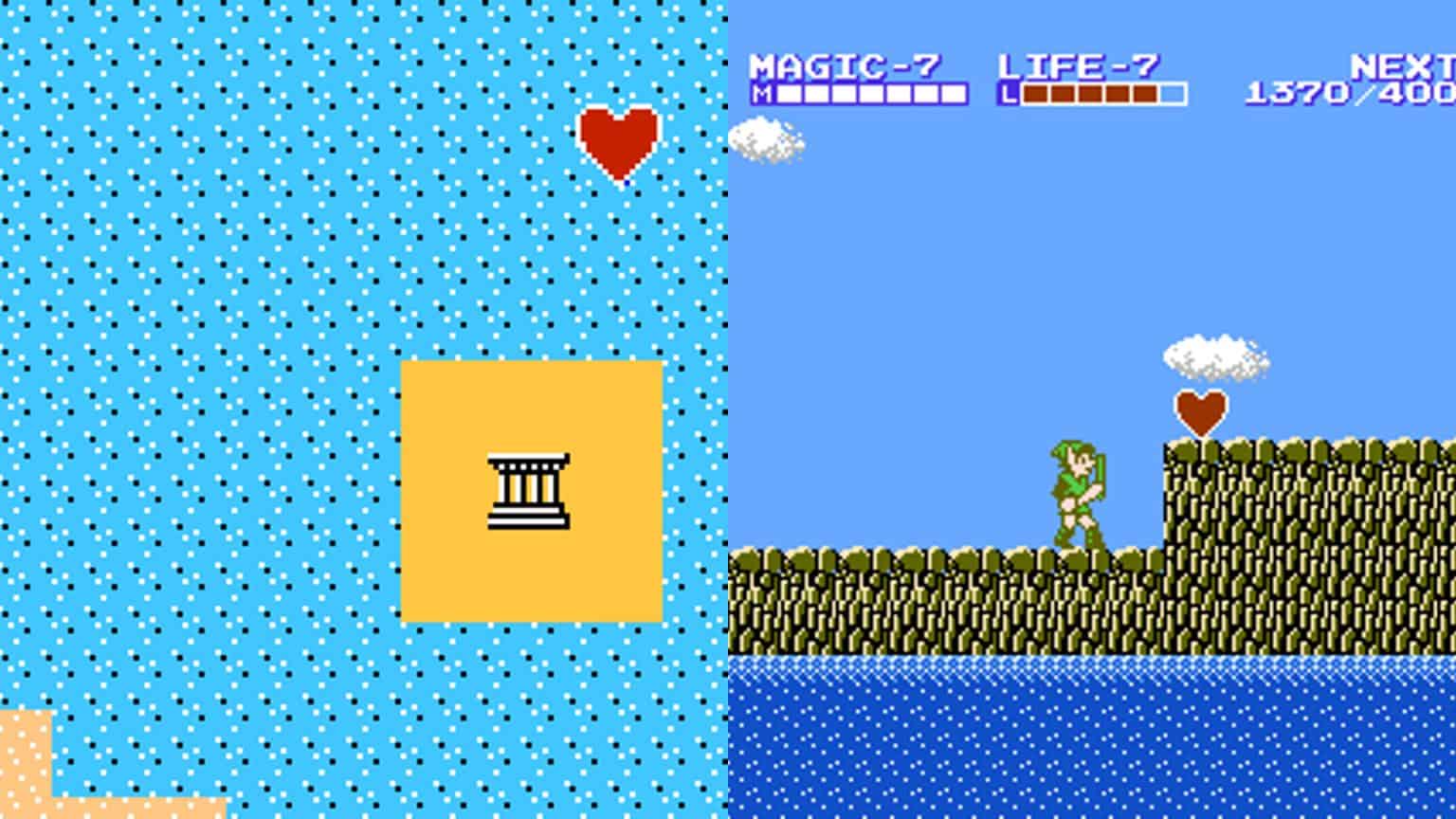Viewport: 1456px width, 819px height.
Task: Click the NEXT text in the HUD
Action: pos(1405,64)
